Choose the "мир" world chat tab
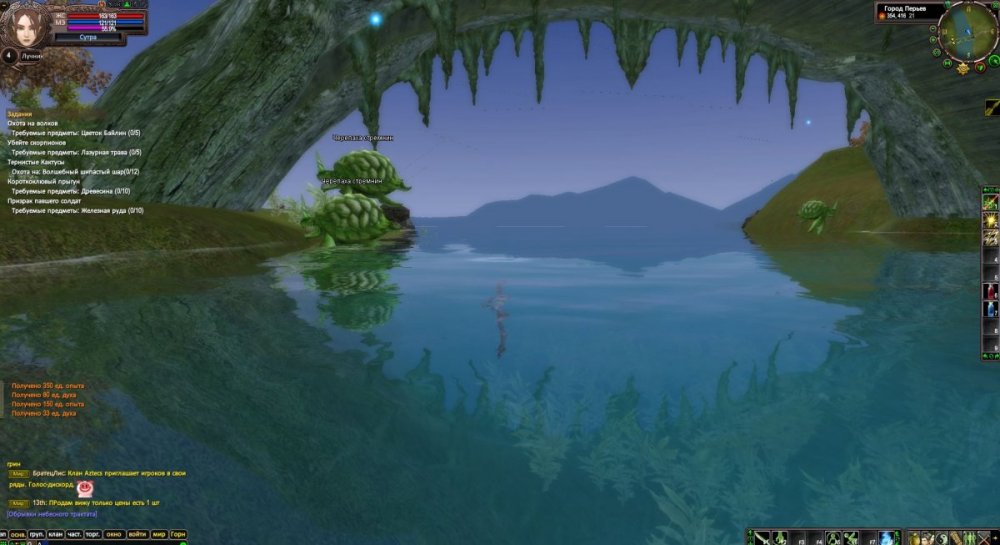 [x=159, y=535]
